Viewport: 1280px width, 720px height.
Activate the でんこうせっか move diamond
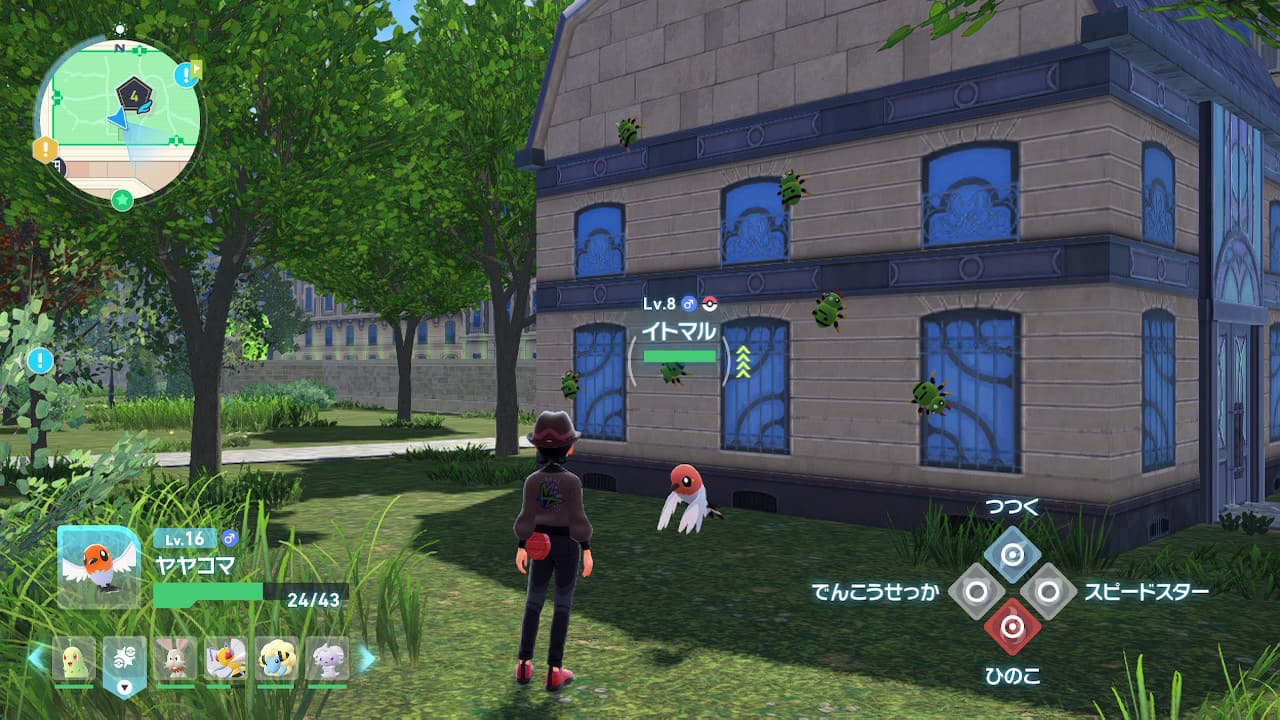pyautogui.click(x=976, y=591)
